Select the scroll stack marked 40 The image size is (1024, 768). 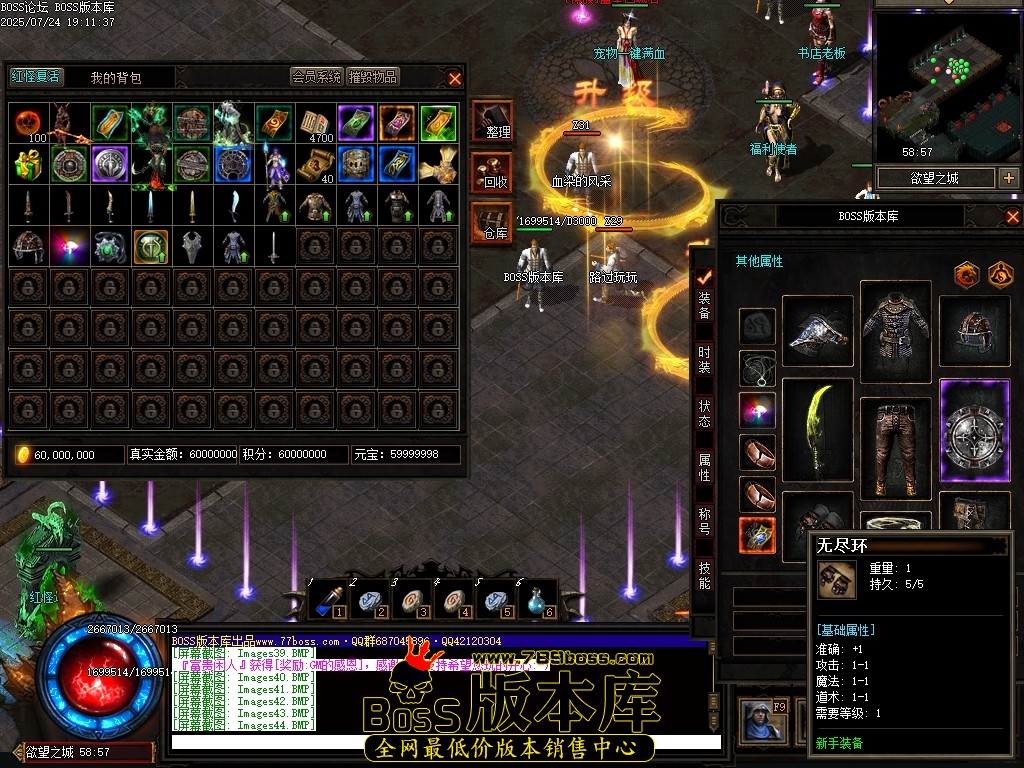pyautogui.click(x=313, y=164)
